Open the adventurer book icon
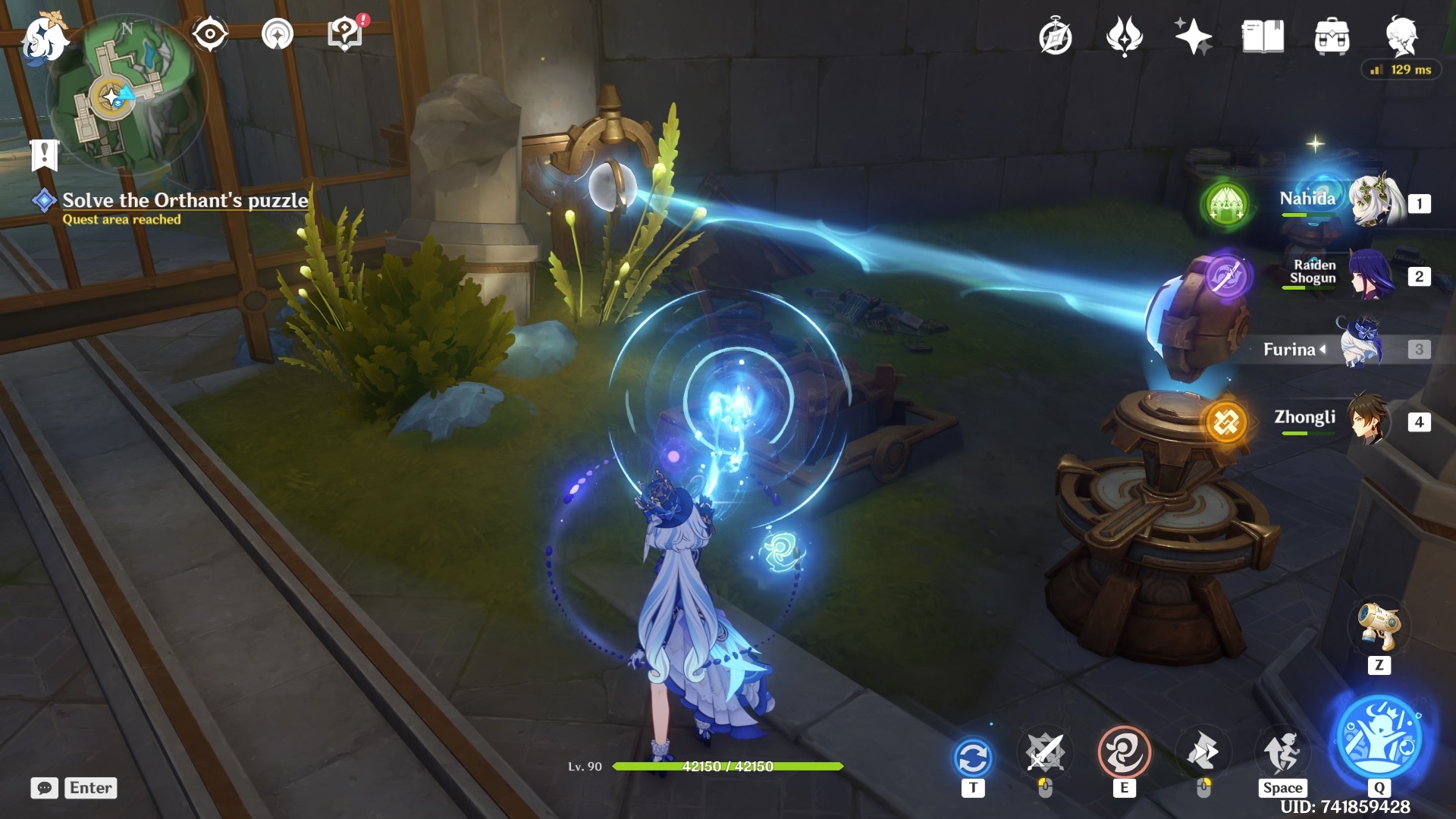1456x819 pixels. coord(1263,36)
